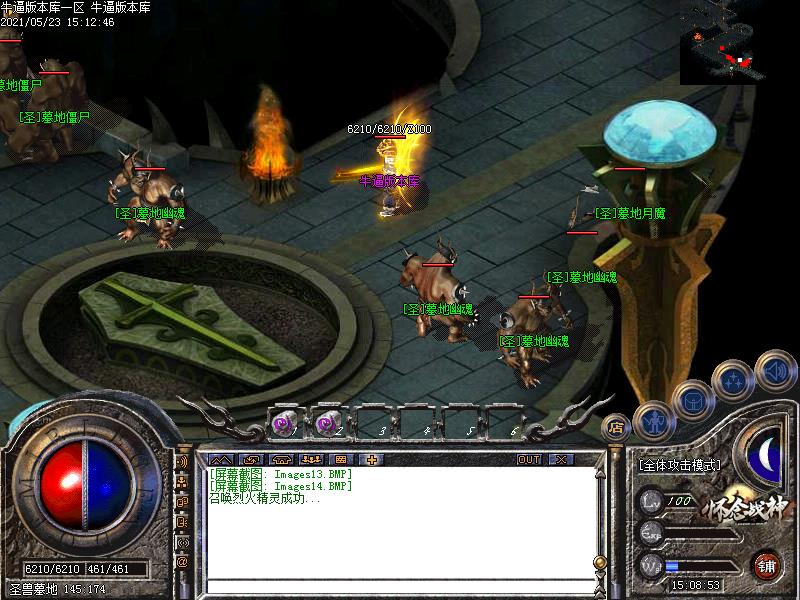
Task: Close the game with the X button
Action: [561, 459]
